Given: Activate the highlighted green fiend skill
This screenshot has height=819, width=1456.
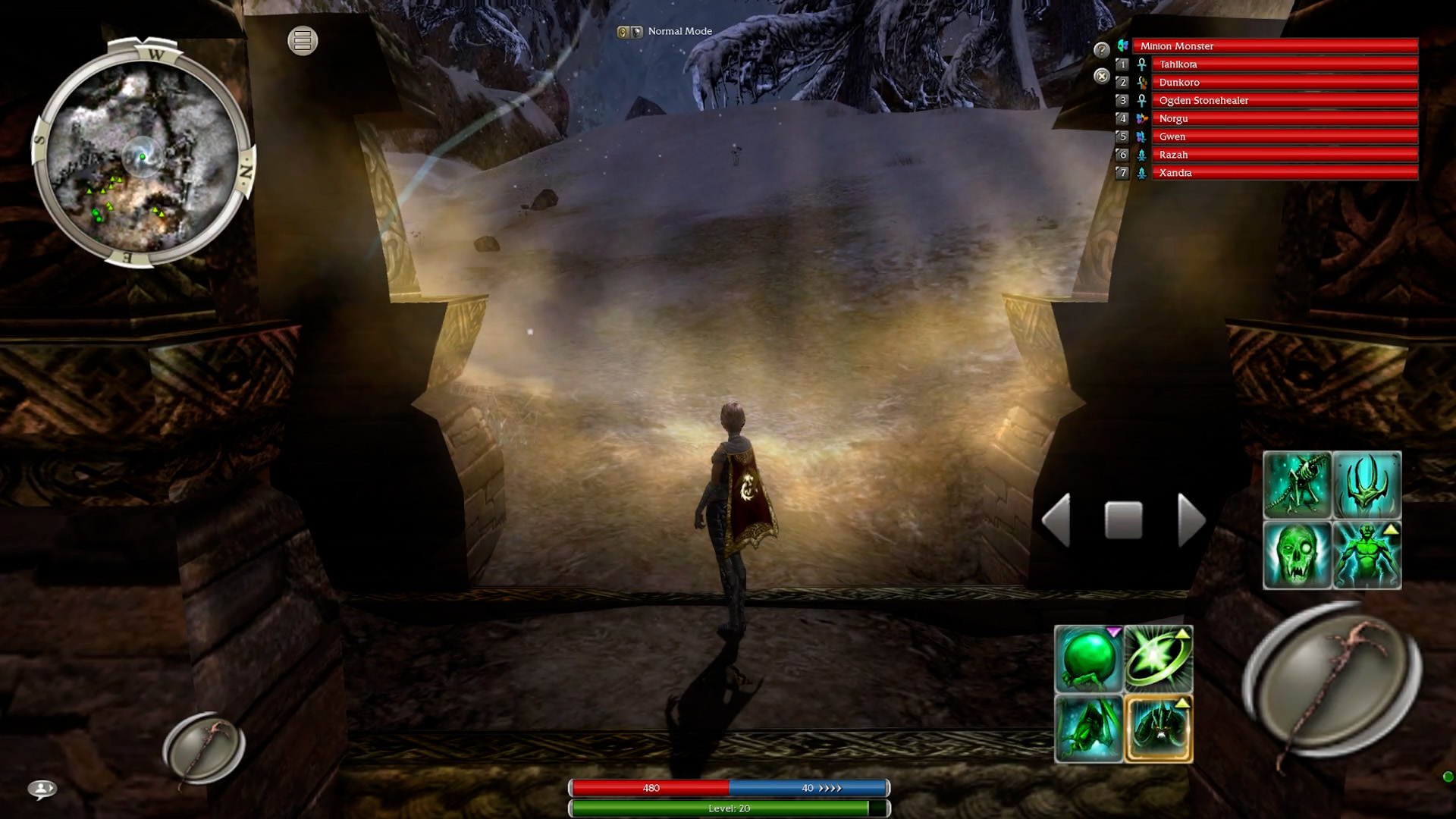Looking at the screenshot, I should tap(1159, 729).
